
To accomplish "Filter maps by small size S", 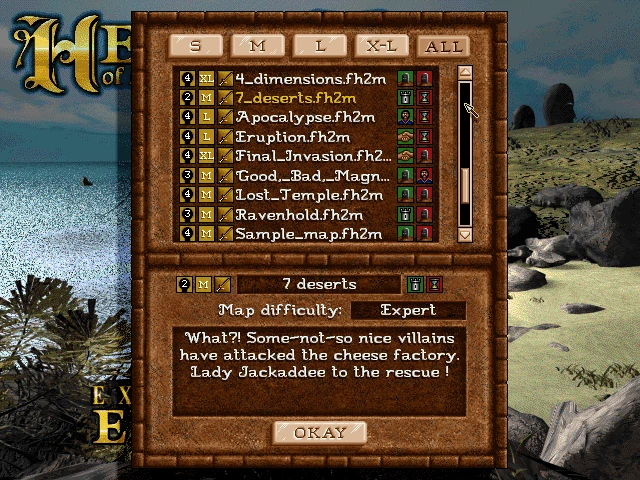I will point(194,46).
